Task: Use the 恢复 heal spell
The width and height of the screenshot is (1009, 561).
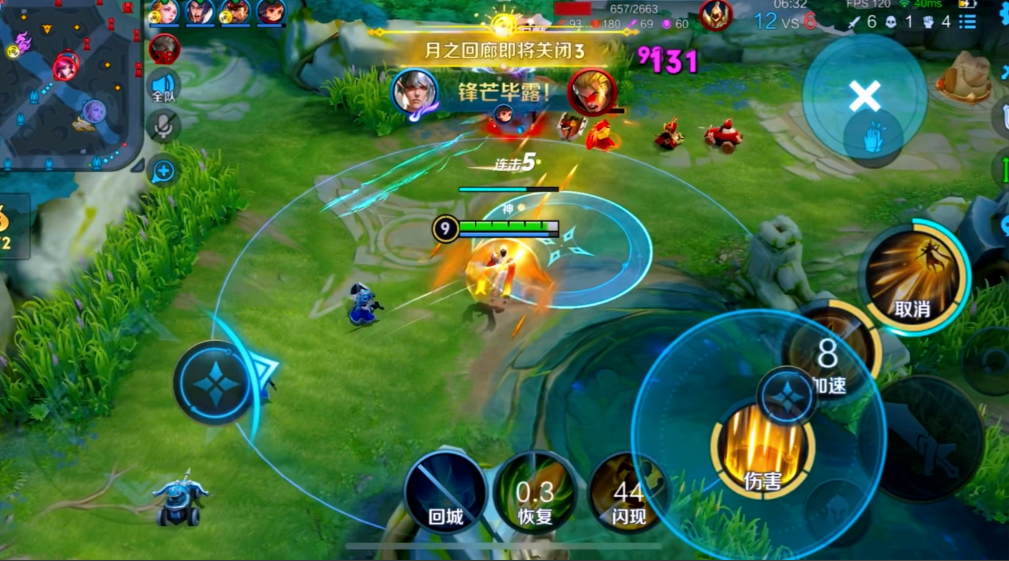Action: coord(536,492)
